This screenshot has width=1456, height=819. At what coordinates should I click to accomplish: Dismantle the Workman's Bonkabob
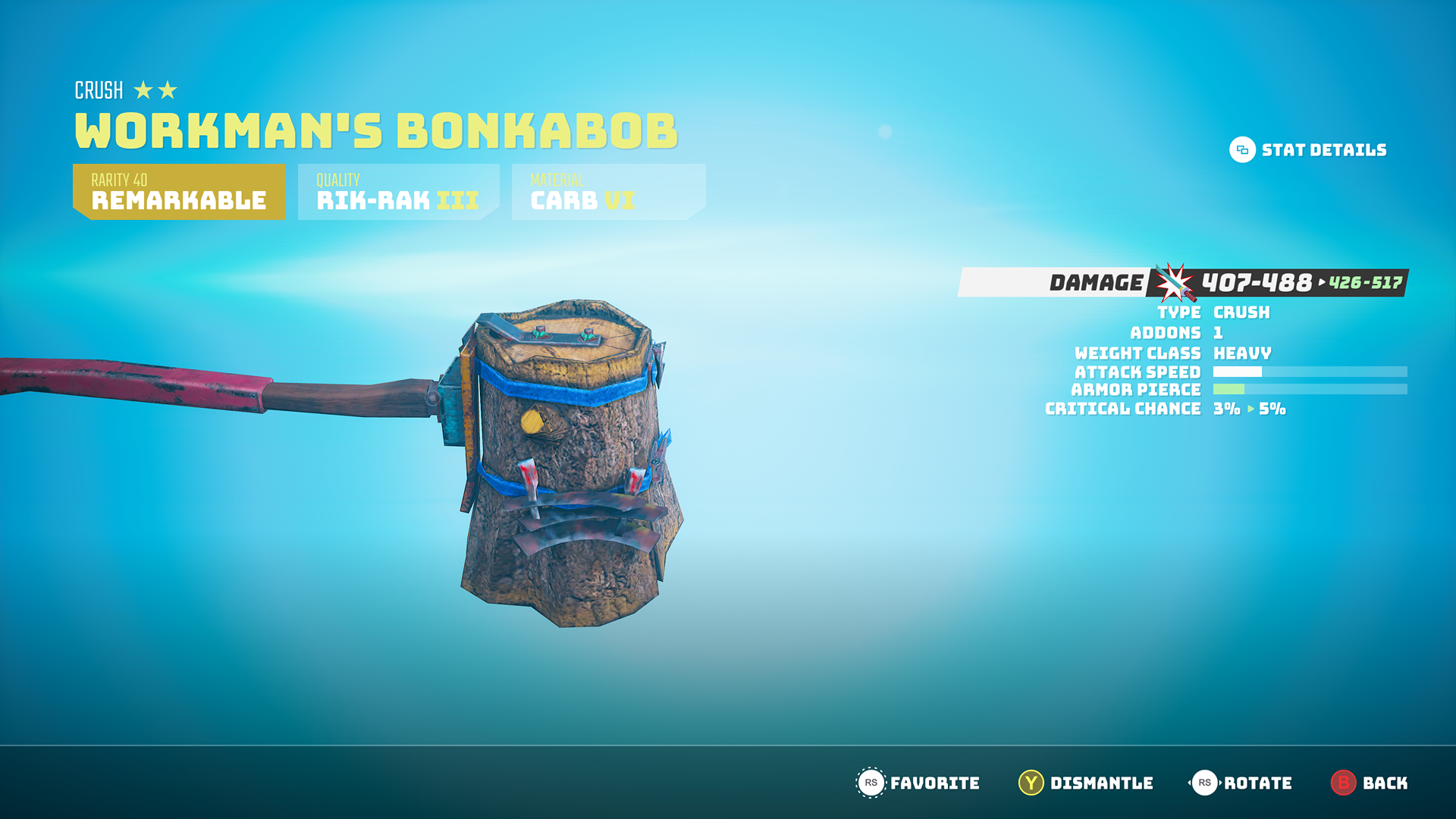1085,783
